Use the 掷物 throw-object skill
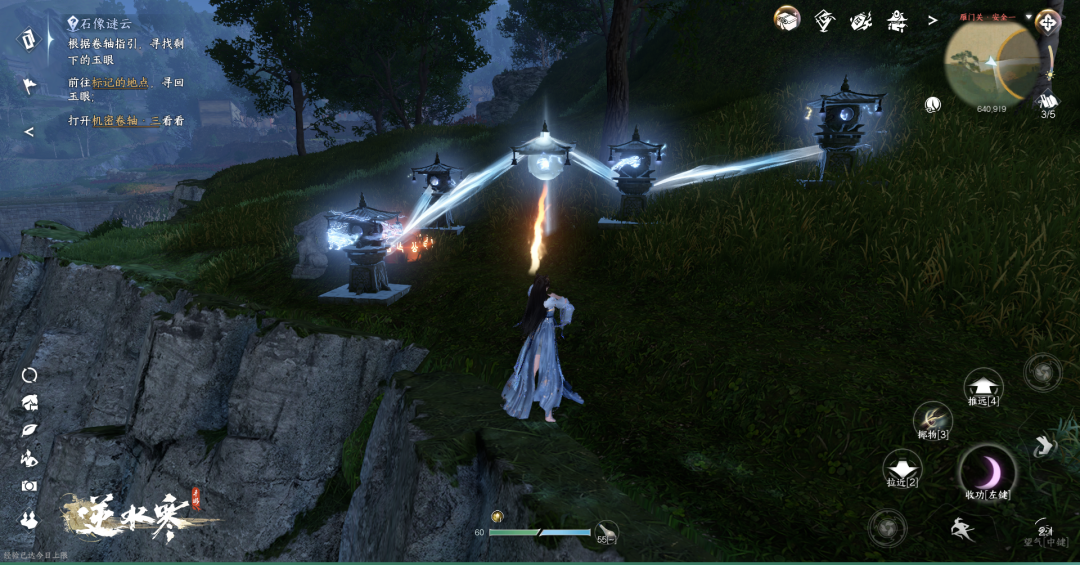The width and height of the screenshot is (1080, 565). pyautogui.click(x=932, y=420)
